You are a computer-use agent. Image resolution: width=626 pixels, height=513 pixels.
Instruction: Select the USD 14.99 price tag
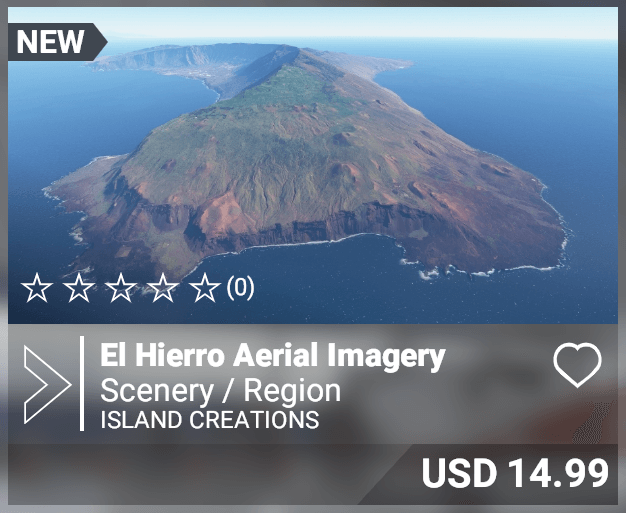[x=514, y=473]
